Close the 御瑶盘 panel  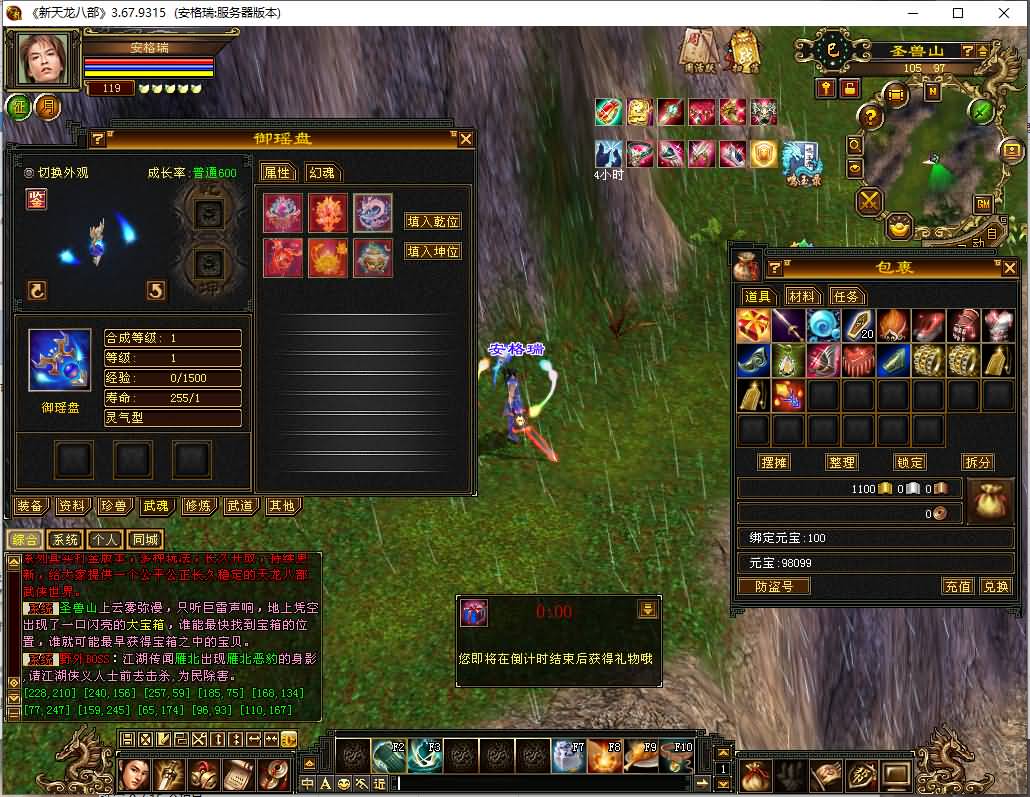(465, 139)
